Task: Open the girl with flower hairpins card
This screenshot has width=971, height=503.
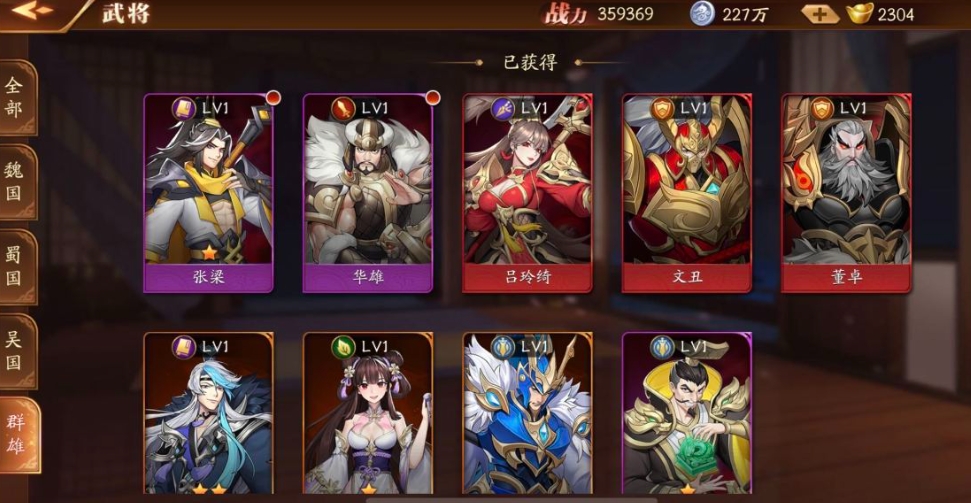Action: click(368, 414)
